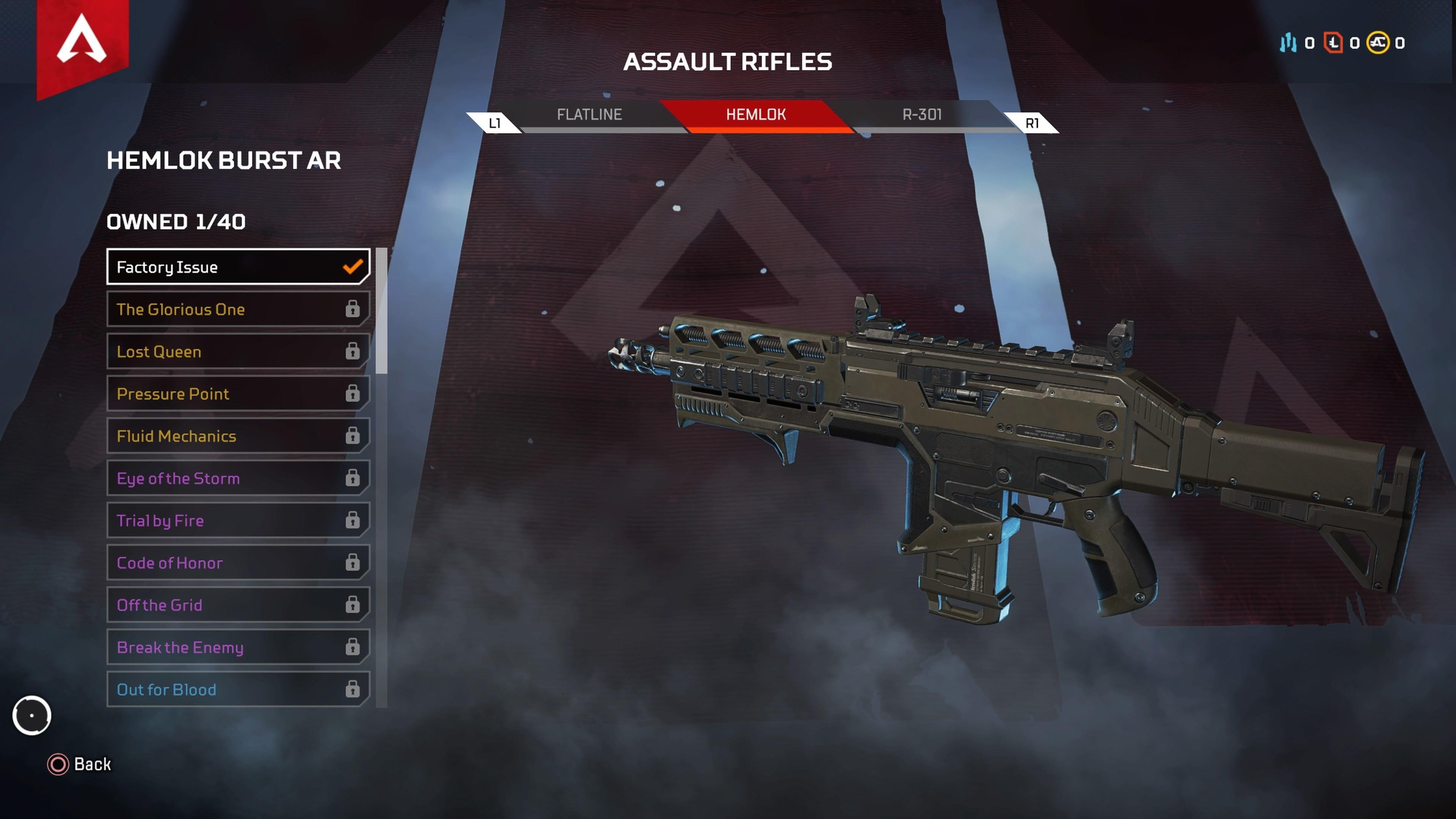Select the Lost Queen skin
Screen dimensions: 1456x819
[238, 351]
